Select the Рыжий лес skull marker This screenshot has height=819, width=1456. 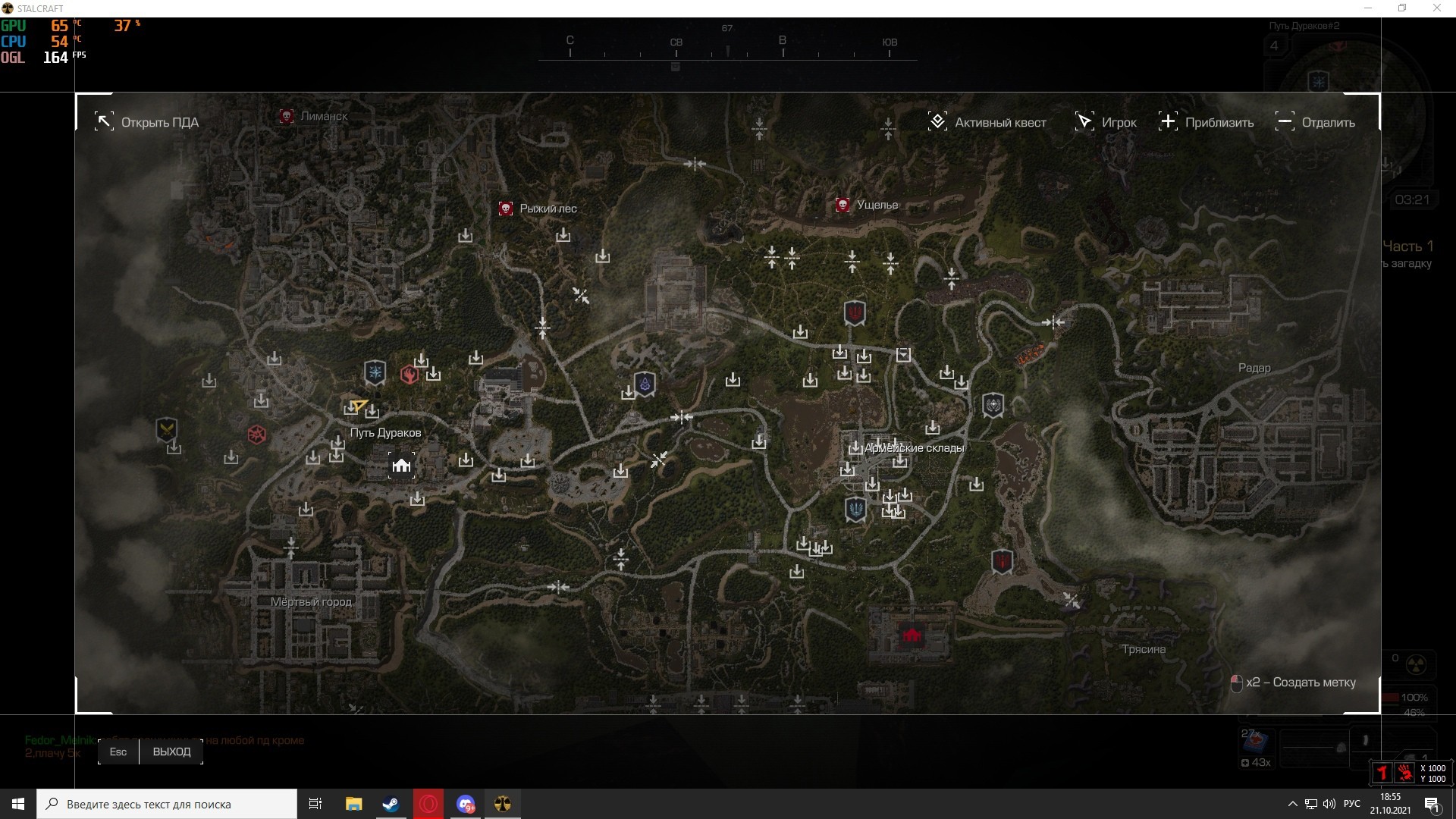[x=506, y=209]
